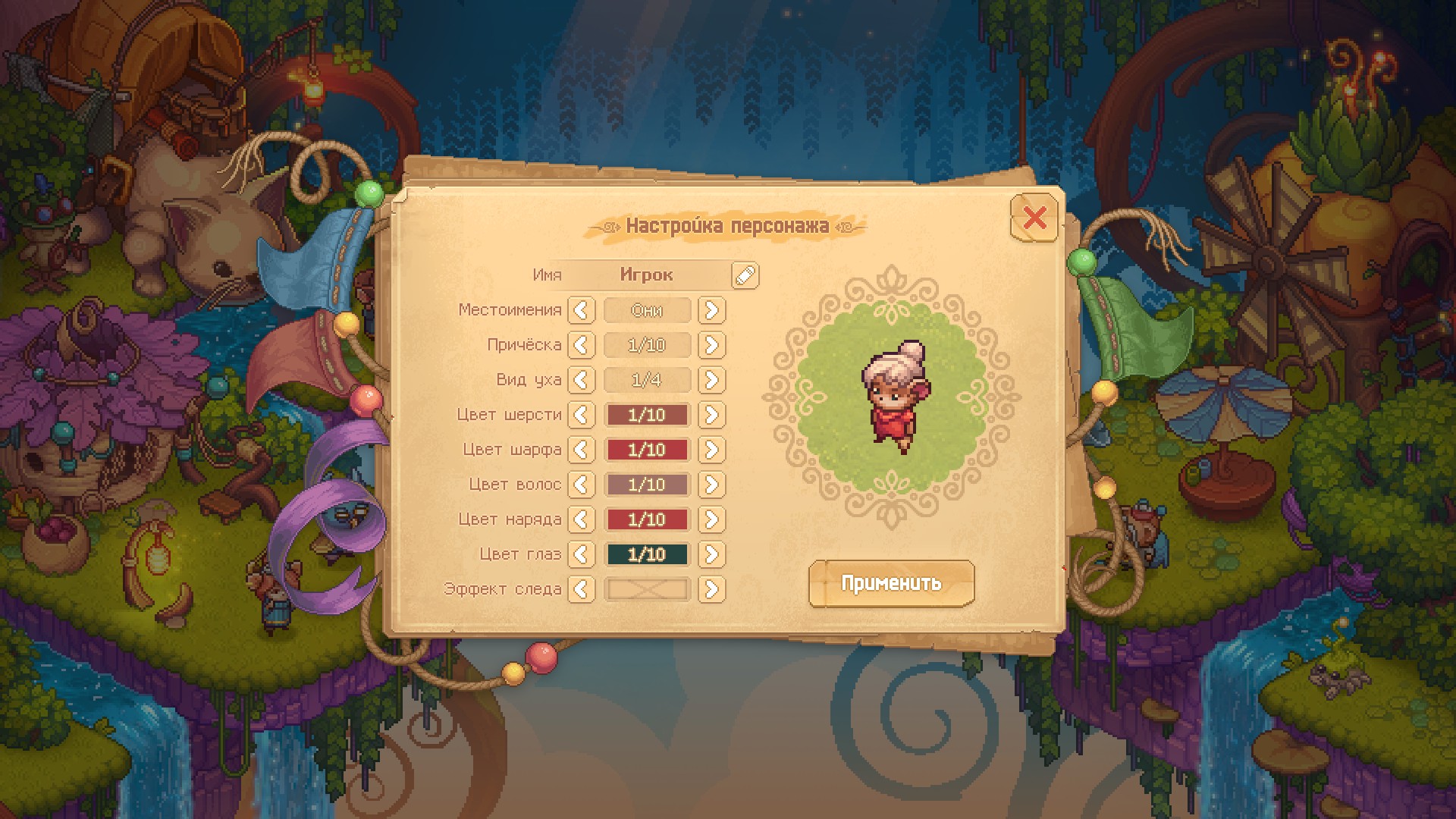The height and width of the screenshot is (819, 1456).
Task: Select the next Эффект следа
Action: pyautogui.click(x=711, y=589)
